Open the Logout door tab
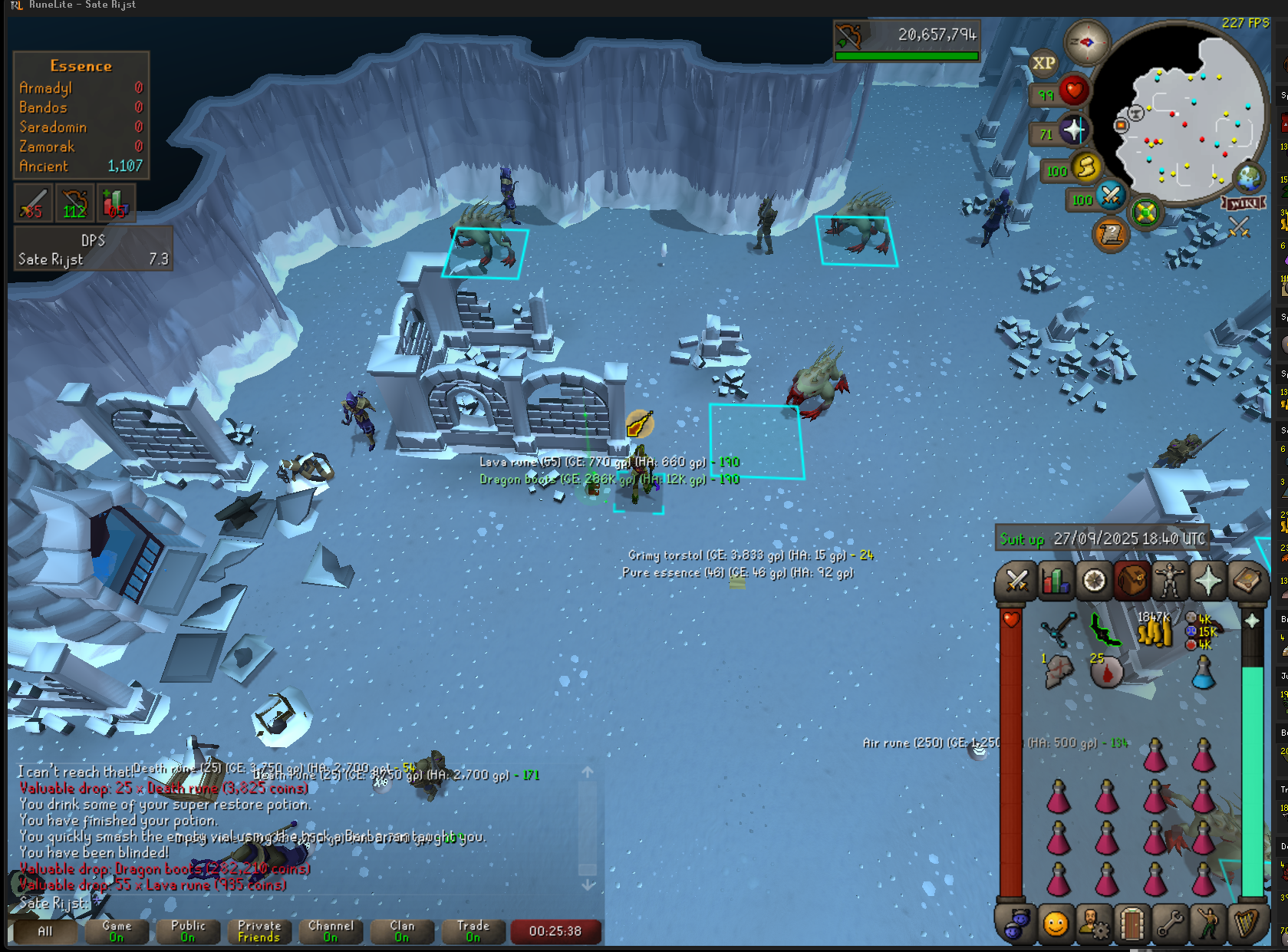The image size is (1288, 952). coord(1132,924)
